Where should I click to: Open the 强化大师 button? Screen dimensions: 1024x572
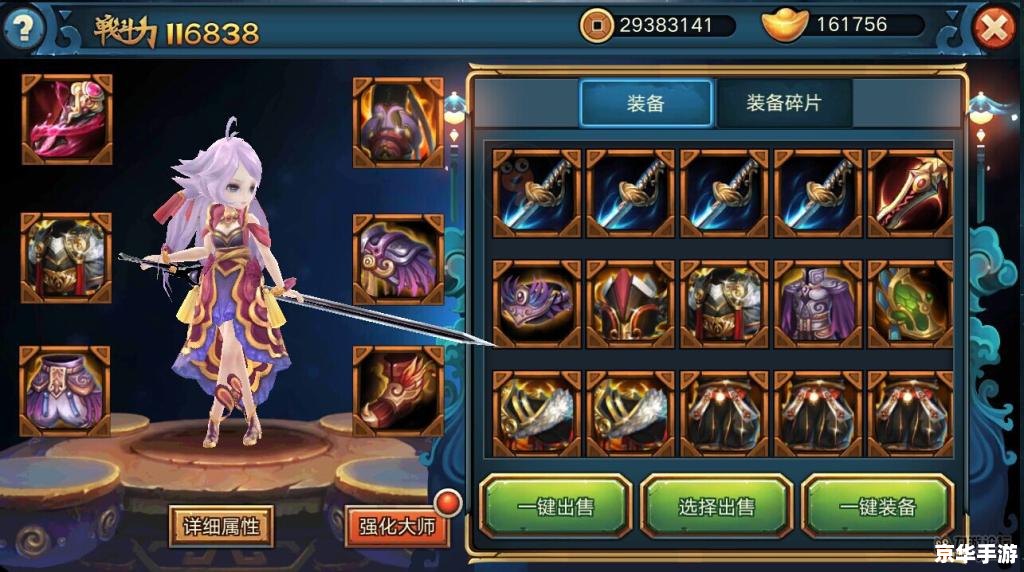(397, 525)
